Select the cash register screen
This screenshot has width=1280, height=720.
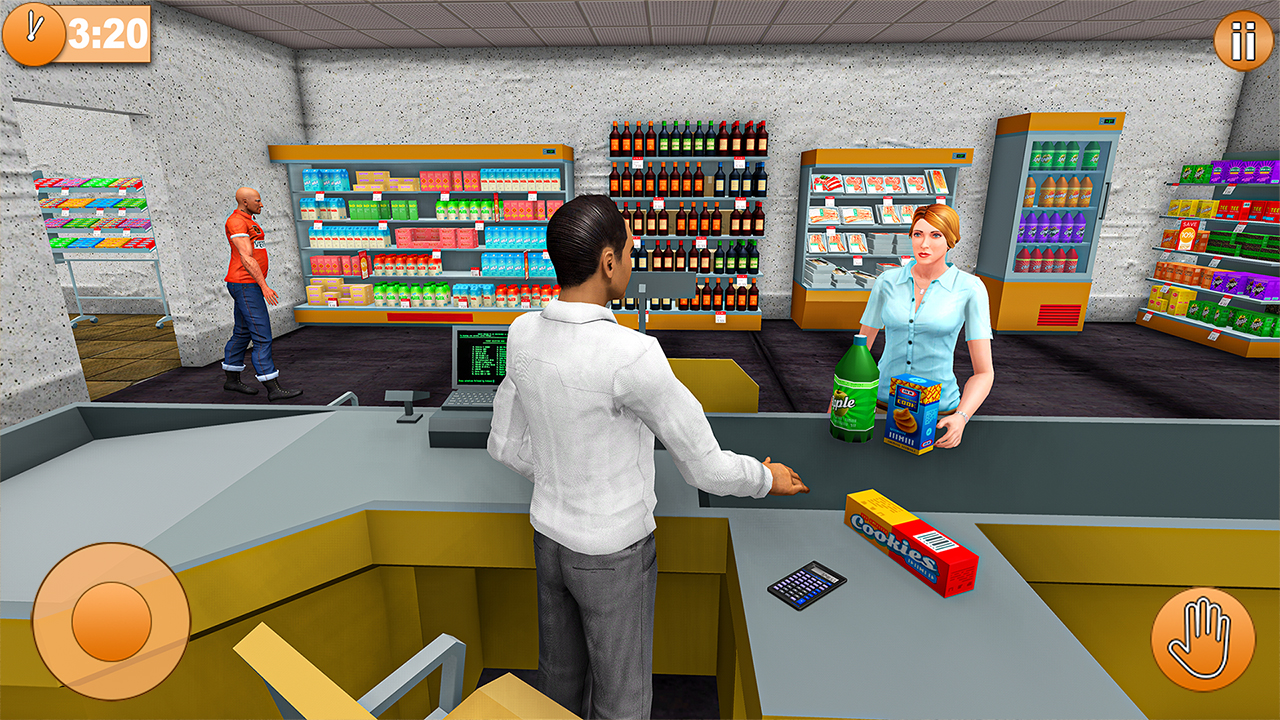[480, 360]
